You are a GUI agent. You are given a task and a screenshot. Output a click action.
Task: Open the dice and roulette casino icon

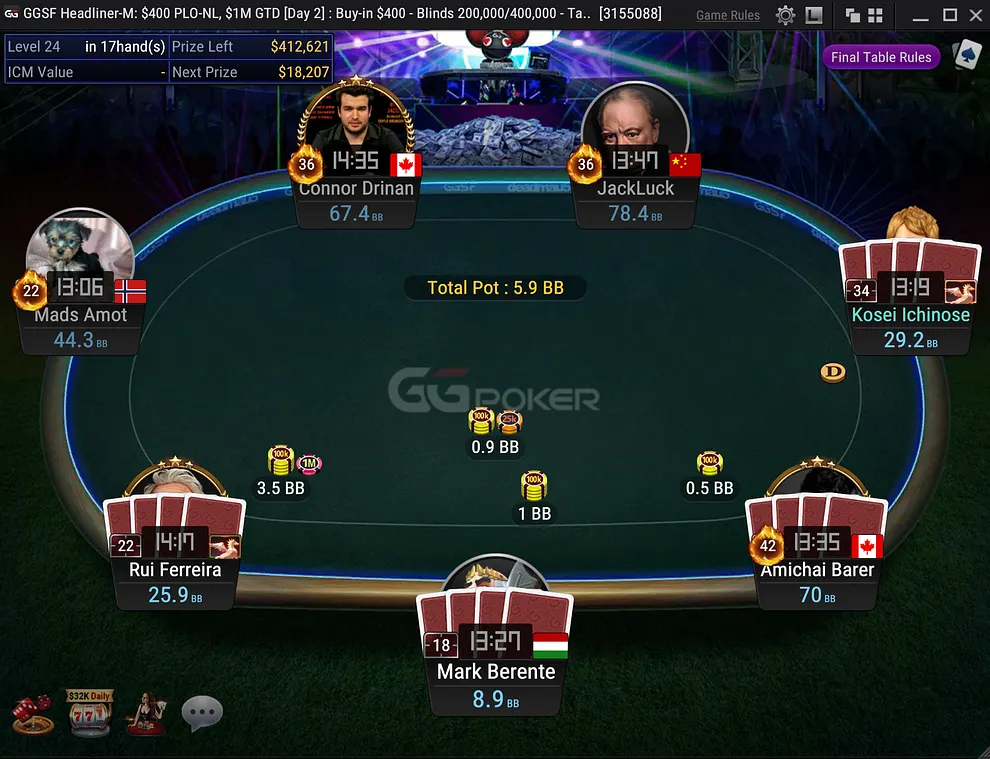(x=30, y=714)
